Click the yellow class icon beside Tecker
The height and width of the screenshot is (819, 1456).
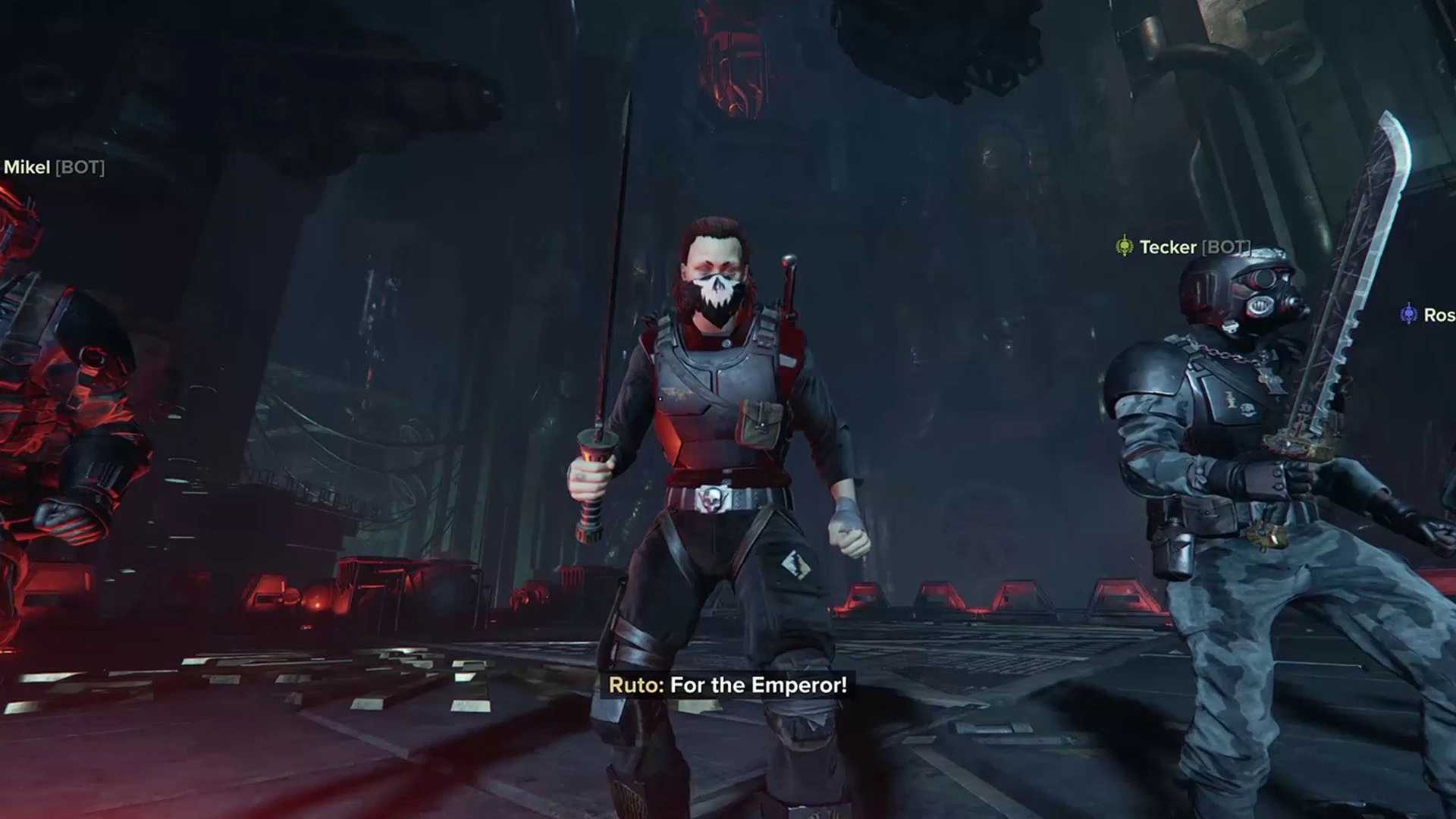pos(1125,244)
